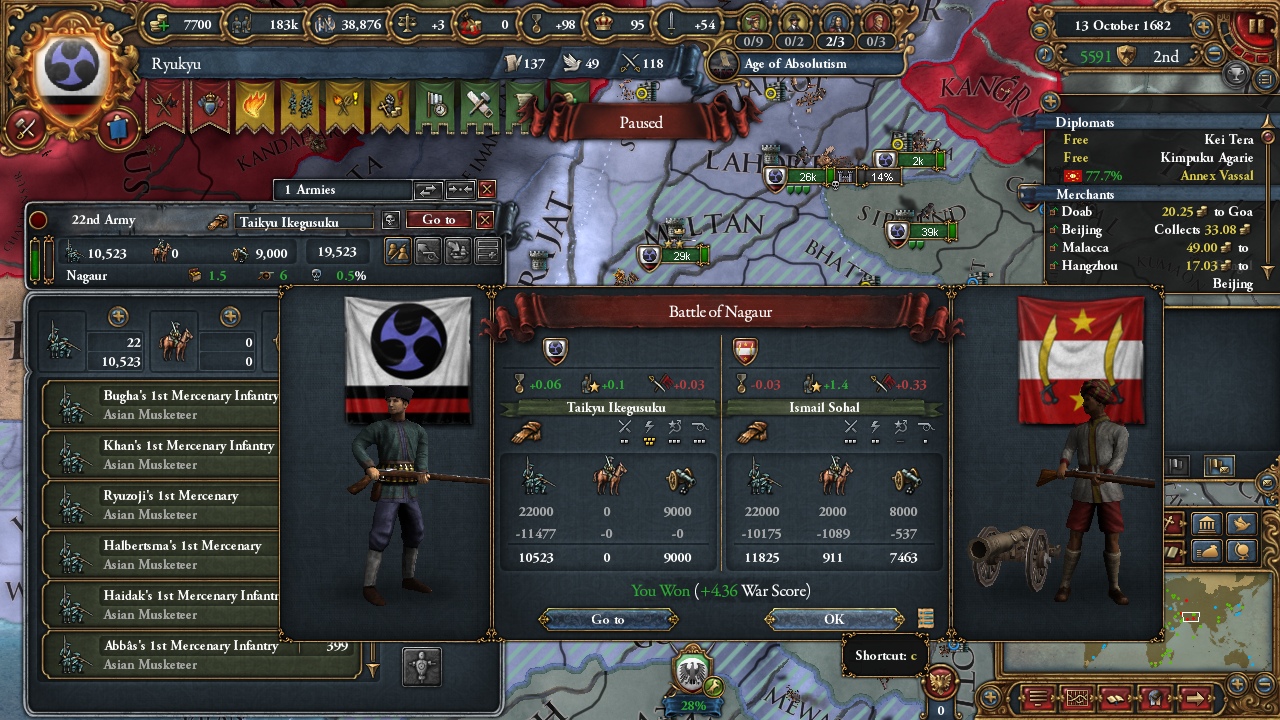Open the Age of Absolutism panel

point(795,64)
